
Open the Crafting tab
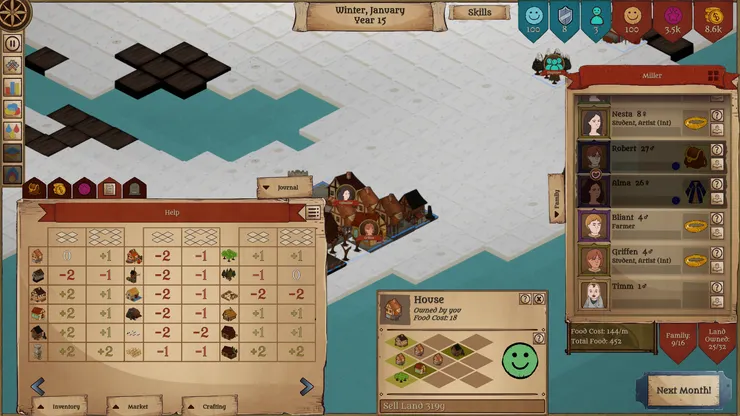point(212,406)
